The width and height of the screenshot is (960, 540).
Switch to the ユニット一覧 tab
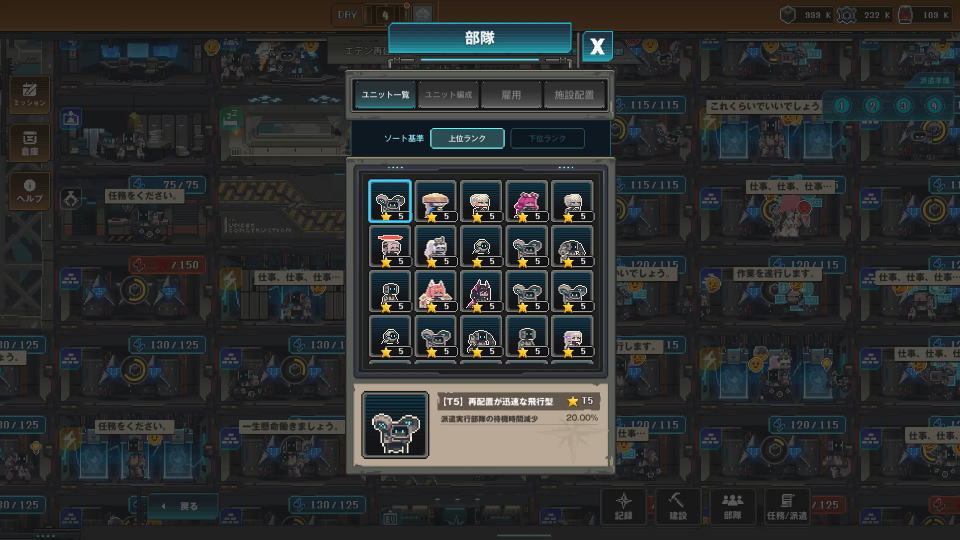tap(385, 95)
